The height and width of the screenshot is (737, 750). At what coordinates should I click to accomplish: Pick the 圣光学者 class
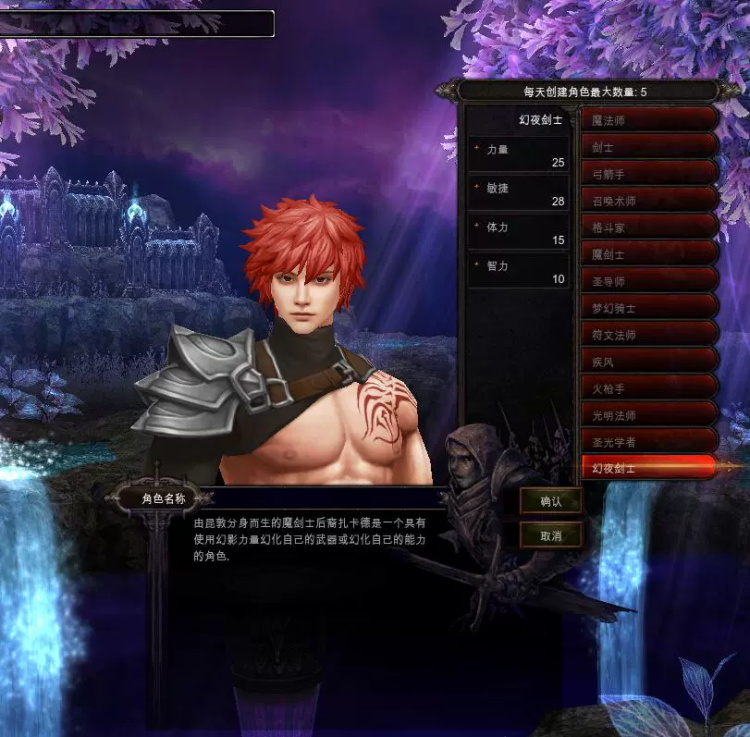click(x=648, y=441)
